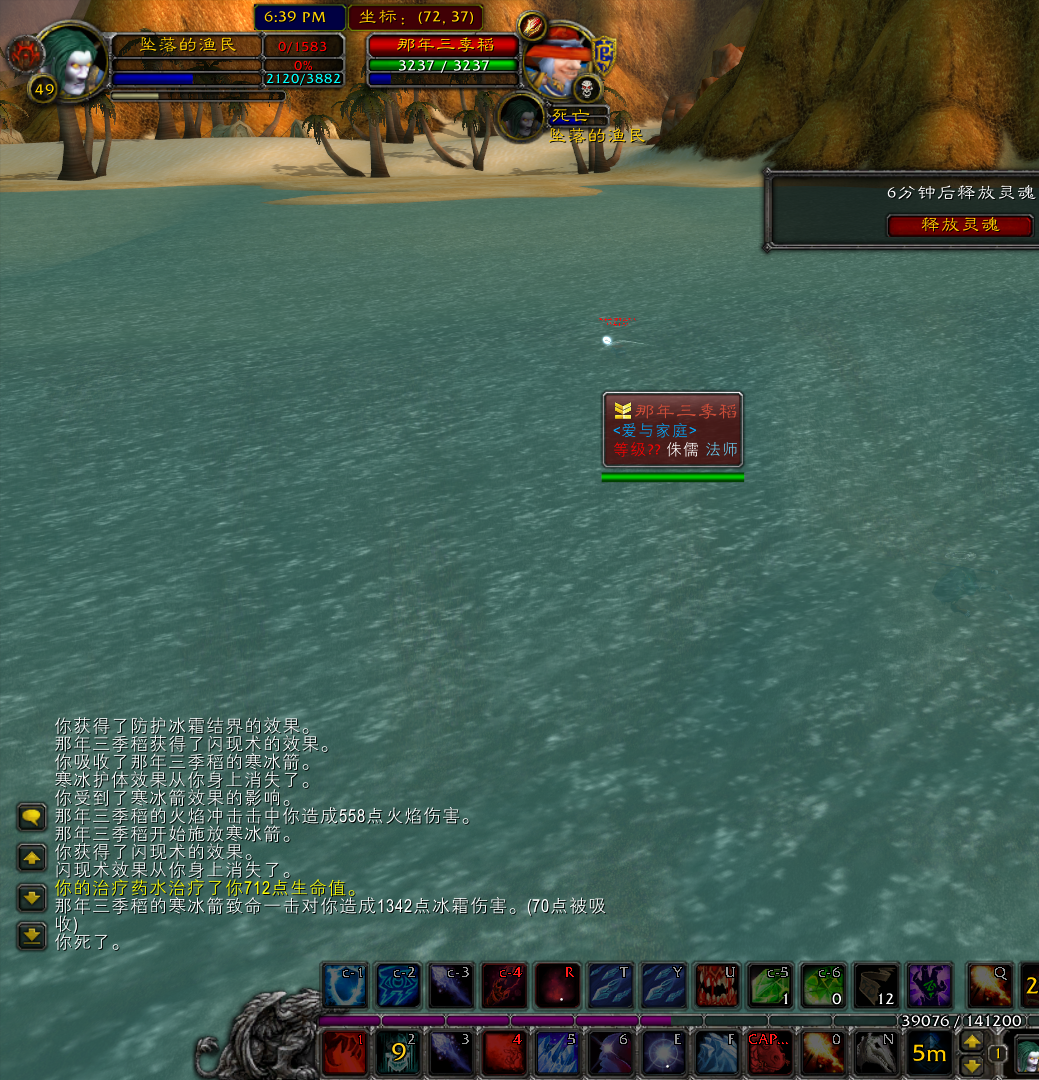Activate the action slot bound to R
1039x1080 pixels.
point(556,986)
